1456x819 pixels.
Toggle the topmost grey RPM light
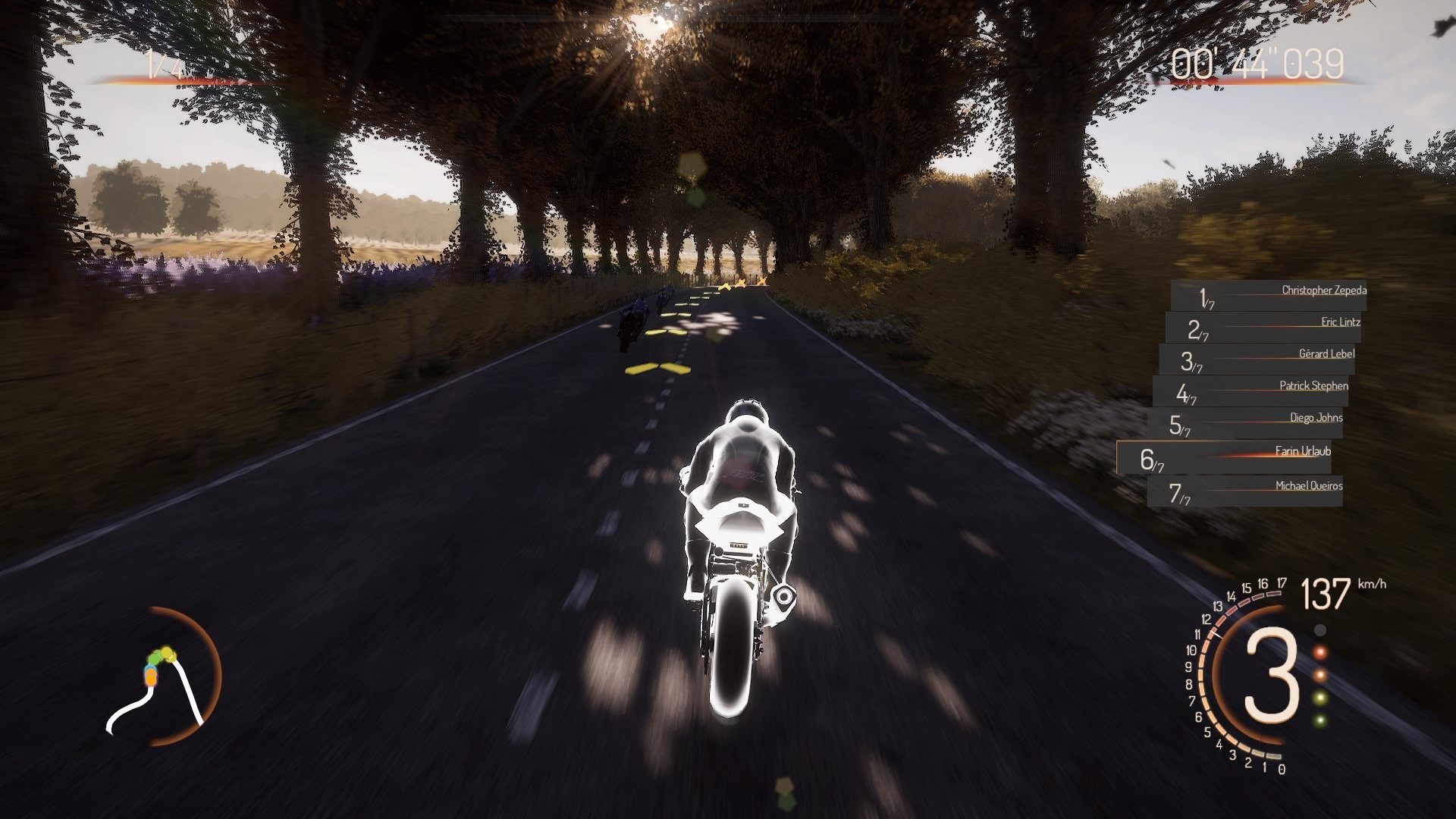(x=1319, y=629)
